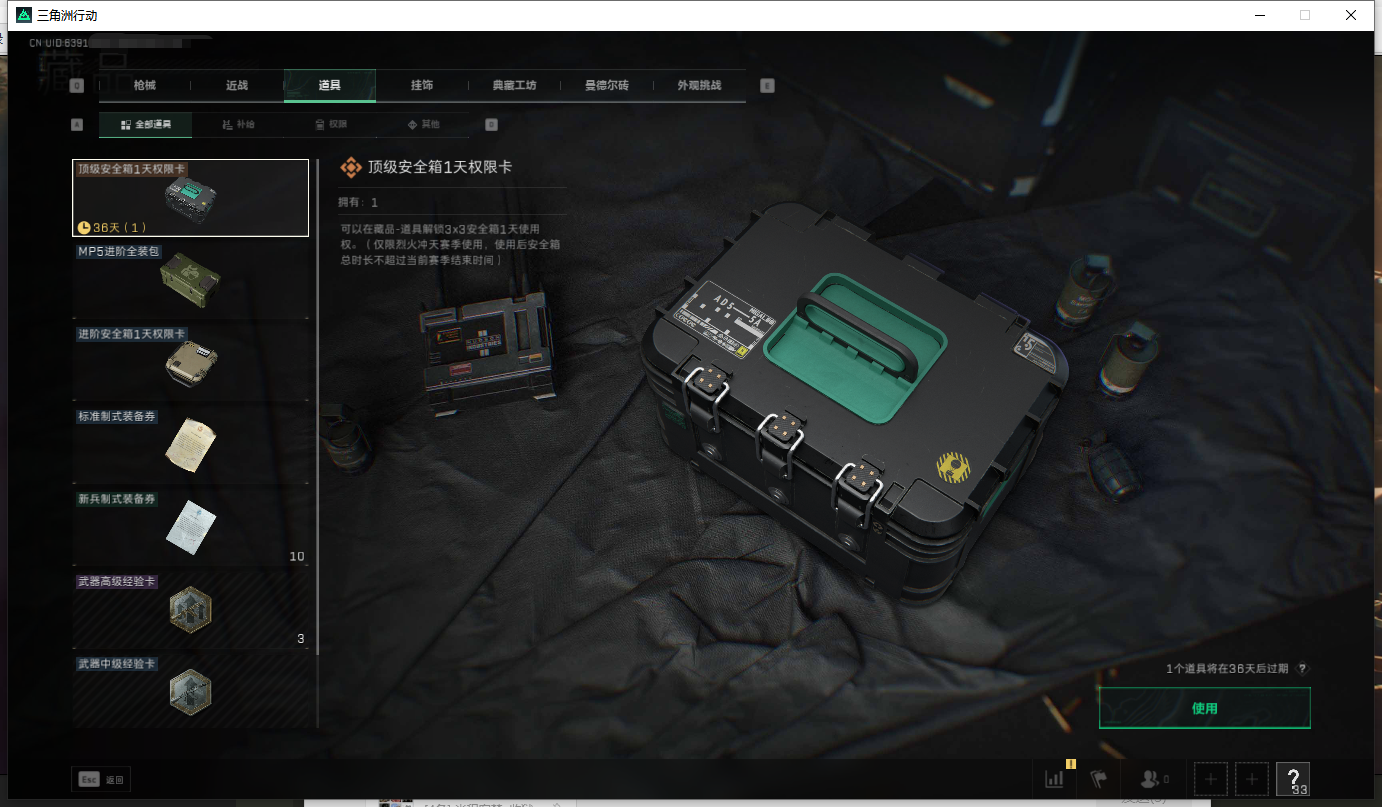The image size is (1382, 807).
Task: Select the MP5进阶全装包 item
Action: click(x=190, y=280)
